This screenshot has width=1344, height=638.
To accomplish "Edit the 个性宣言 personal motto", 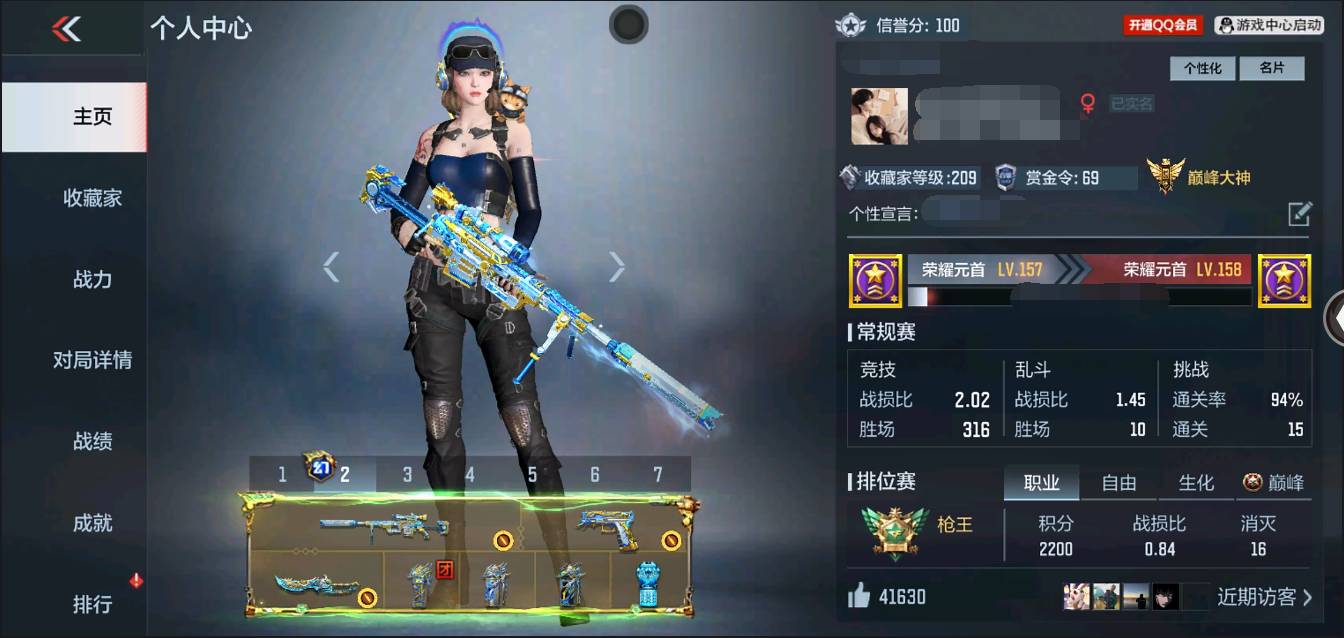I will [x=1299, y=213].
